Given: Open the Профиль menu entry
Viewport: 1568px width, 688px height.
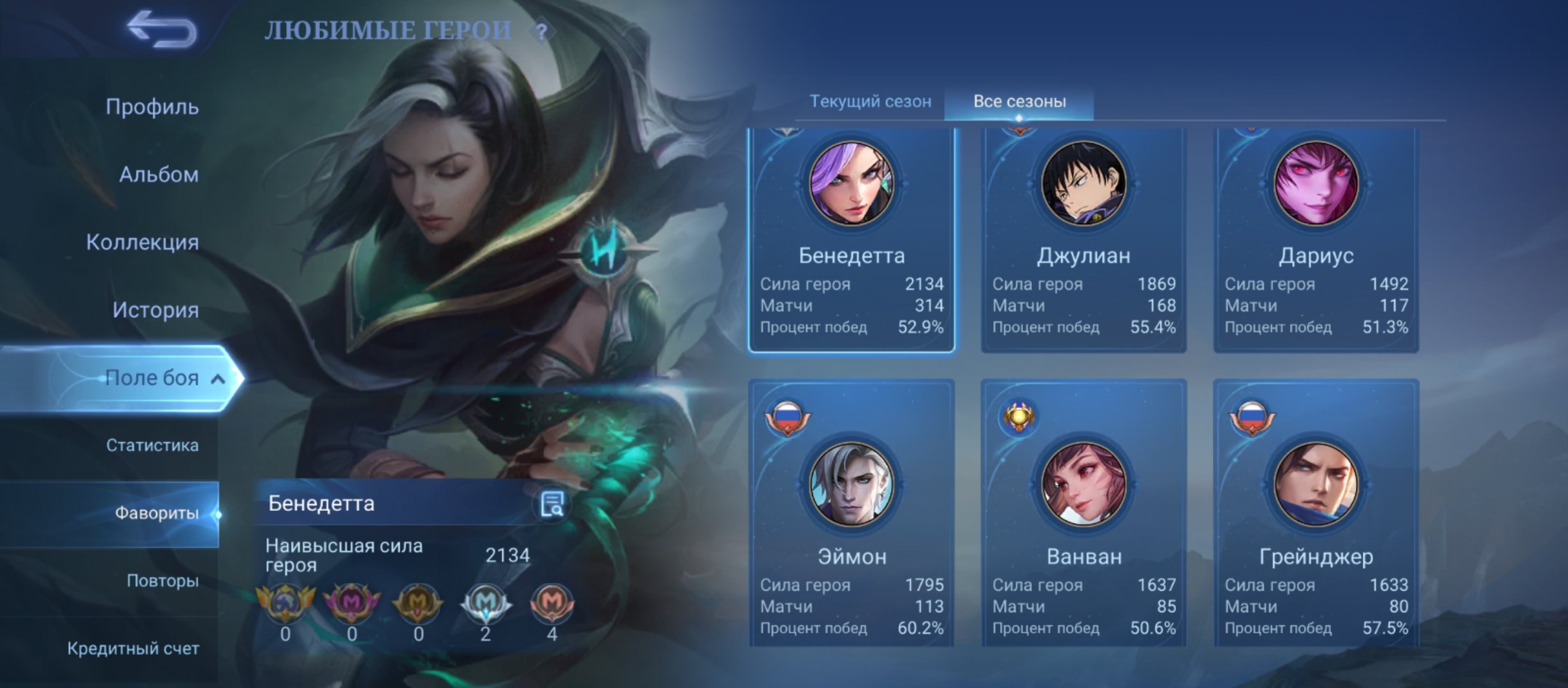Looking at the screenshot, I should [x=152, y=107].
